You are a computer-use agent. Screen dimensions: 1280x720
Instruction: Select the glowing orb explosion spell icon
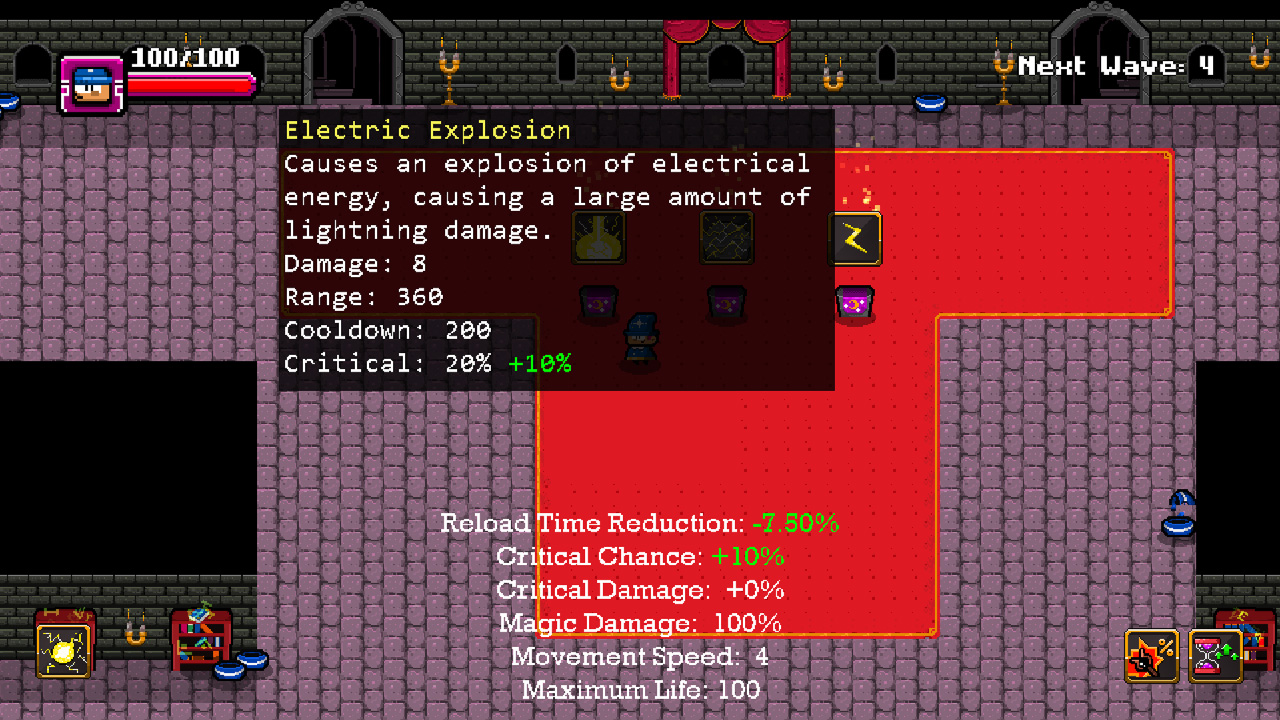coord(598,238)
